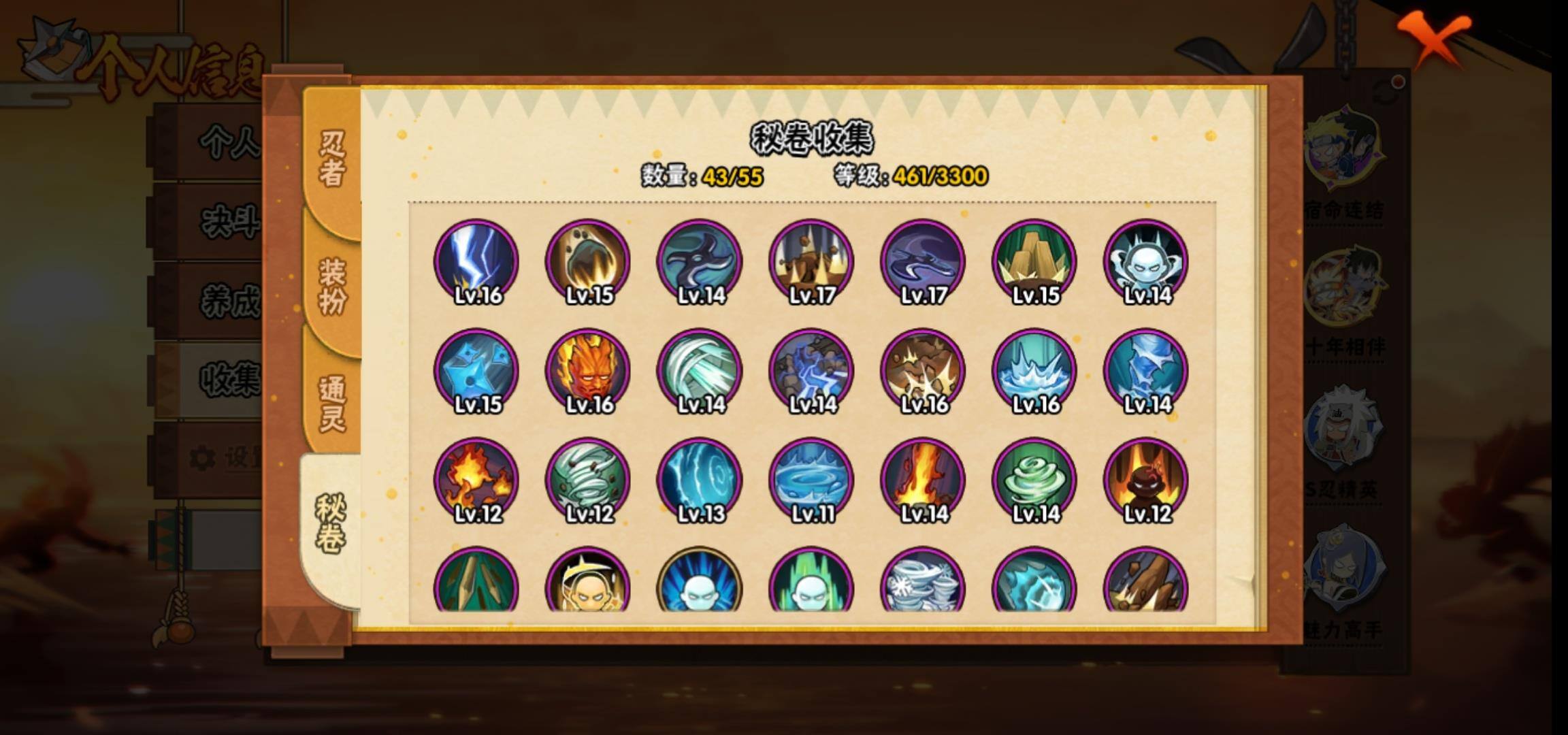Switch to the 忍者 tab

pyautogui.click(x=331, y=158)
